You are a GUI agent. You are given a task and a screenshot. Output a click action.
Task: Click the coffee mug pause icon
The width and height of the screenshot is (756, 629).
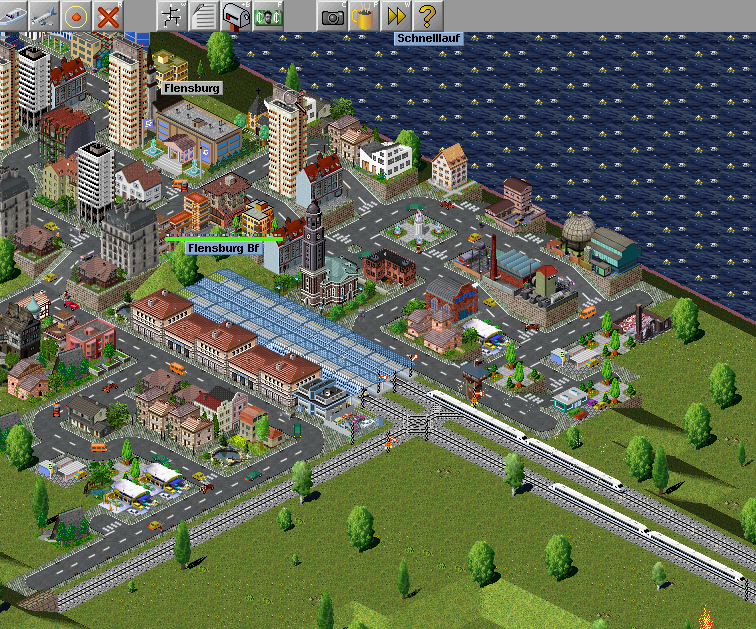(x=364, y=15)
